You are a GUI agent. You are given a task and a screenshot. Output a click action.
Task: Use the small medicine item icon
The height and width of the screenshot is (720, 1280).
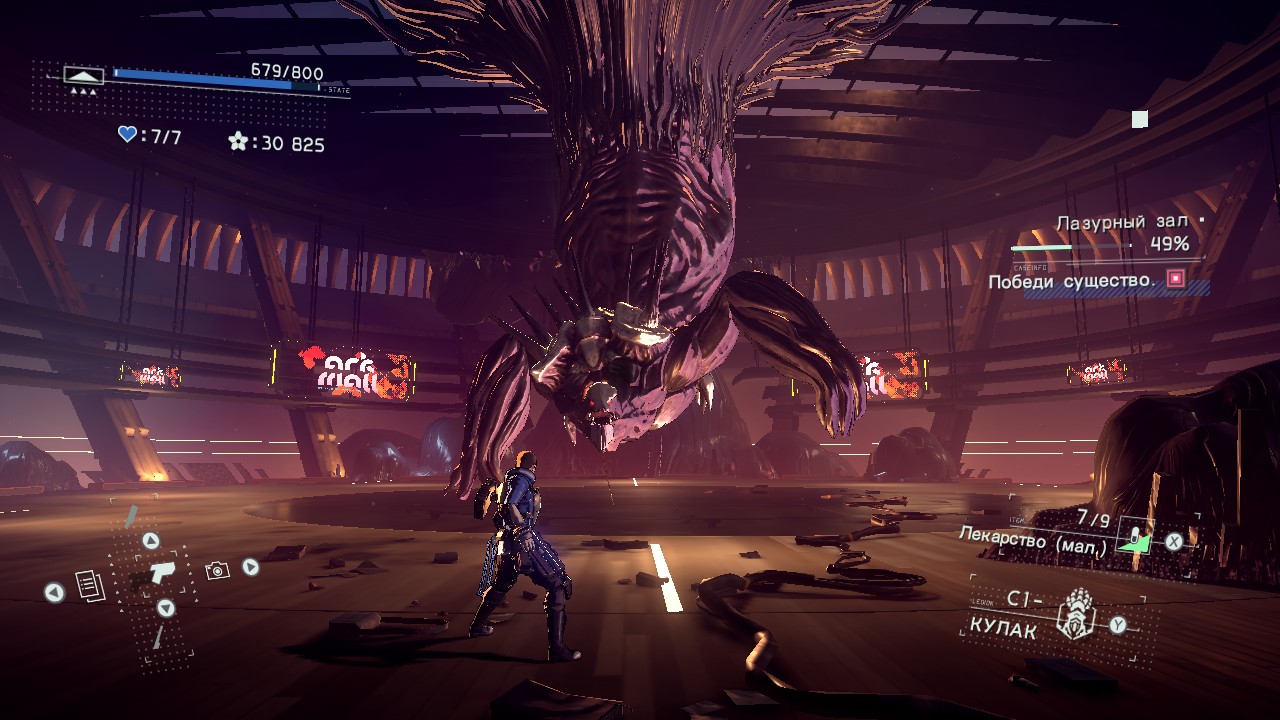click(x=1135, y=538)
